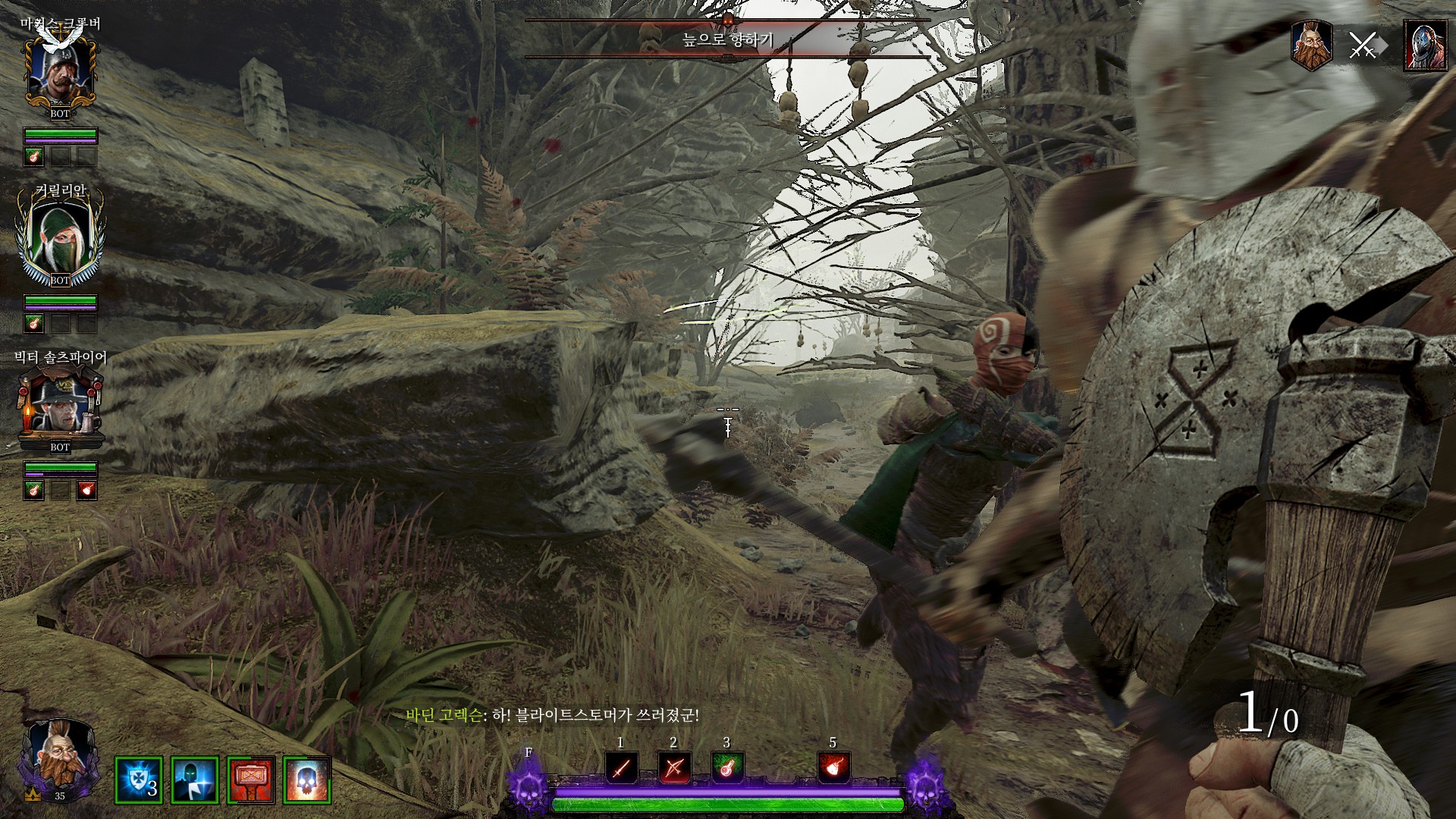Click the potion item under Kruber's portrait
This screenshot has width=1456, height=819.
click(x=33, y=157)
